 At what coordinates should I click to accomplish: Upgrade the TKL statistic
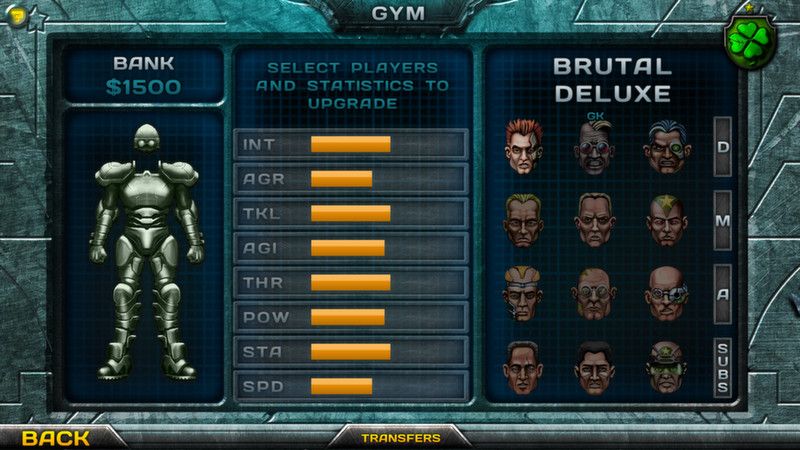[350, 213]
